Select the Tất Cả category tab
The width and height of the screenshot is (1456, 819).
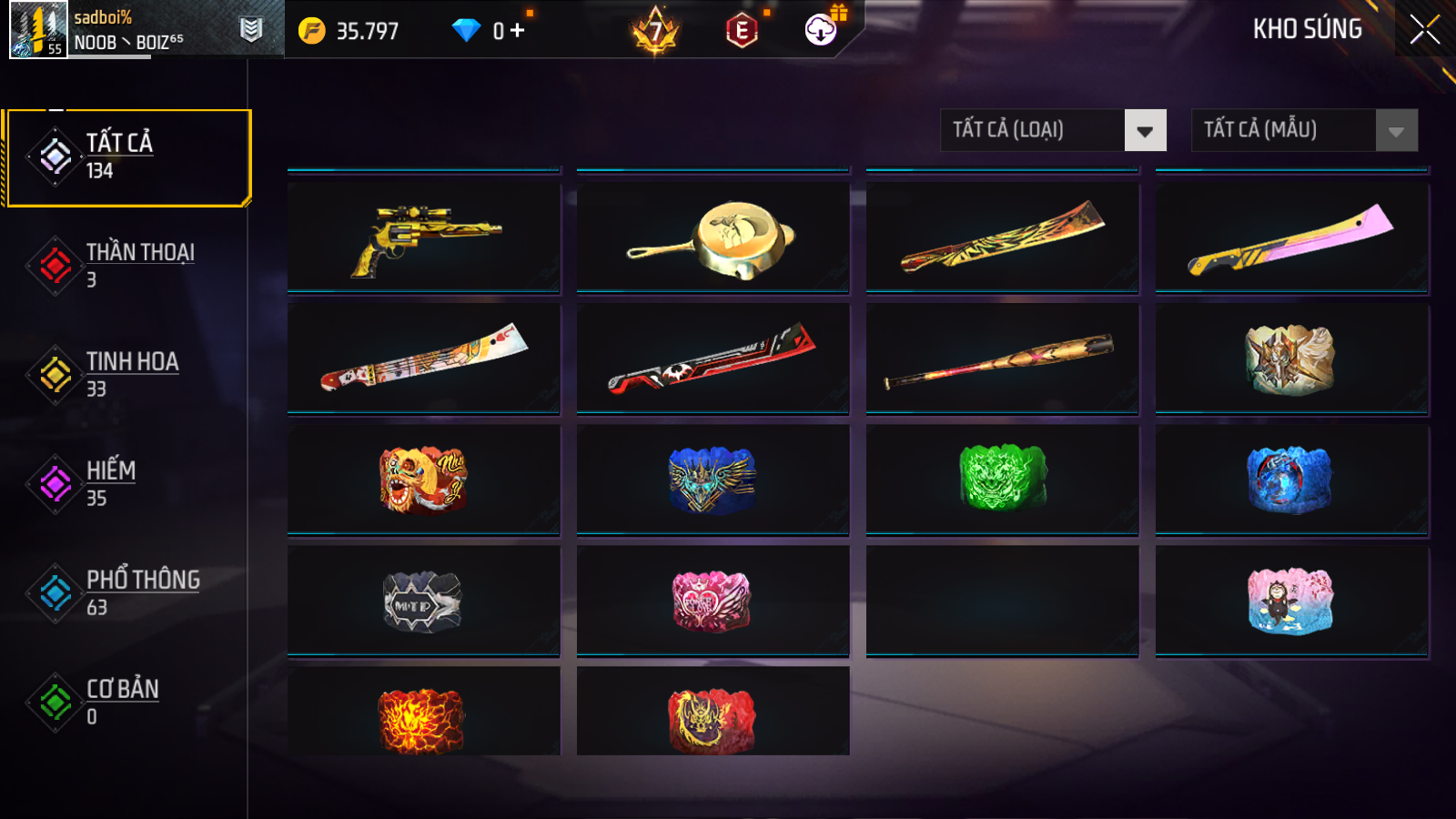point(127,157)
